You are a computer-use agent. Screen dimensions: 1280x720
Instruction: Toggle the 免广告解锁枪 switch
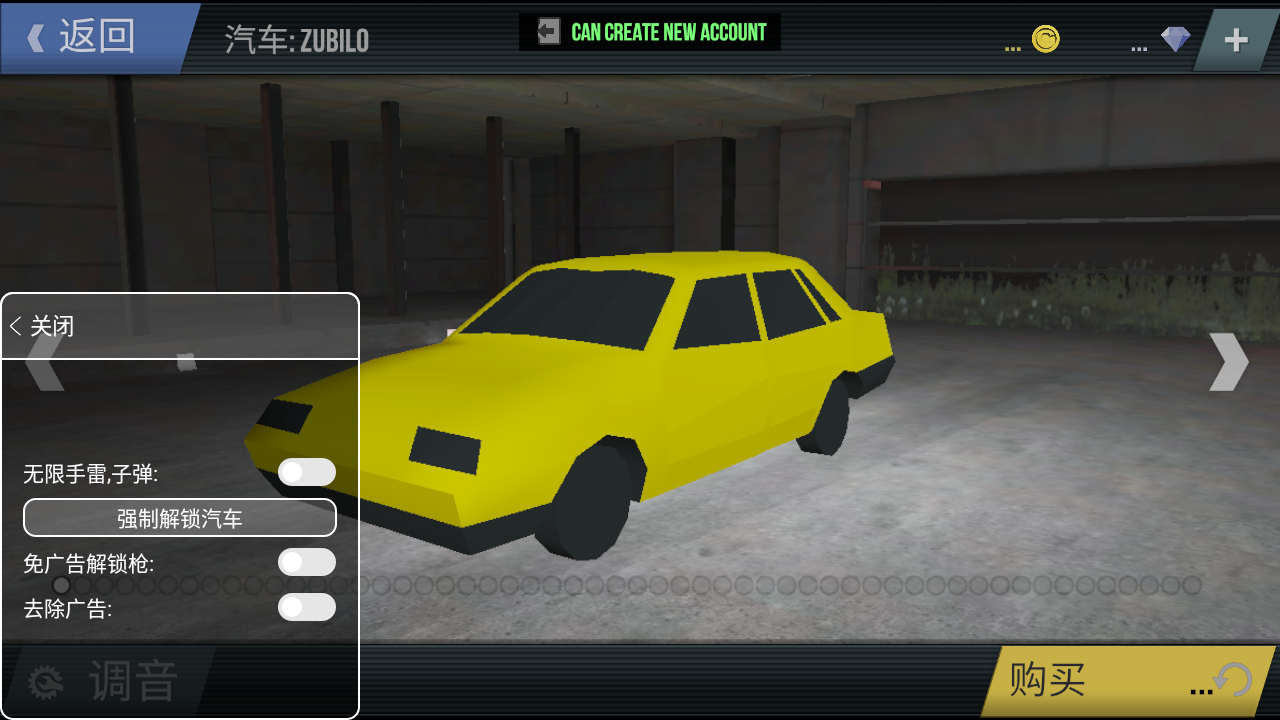pyautogui.click(x=306, y=562)
